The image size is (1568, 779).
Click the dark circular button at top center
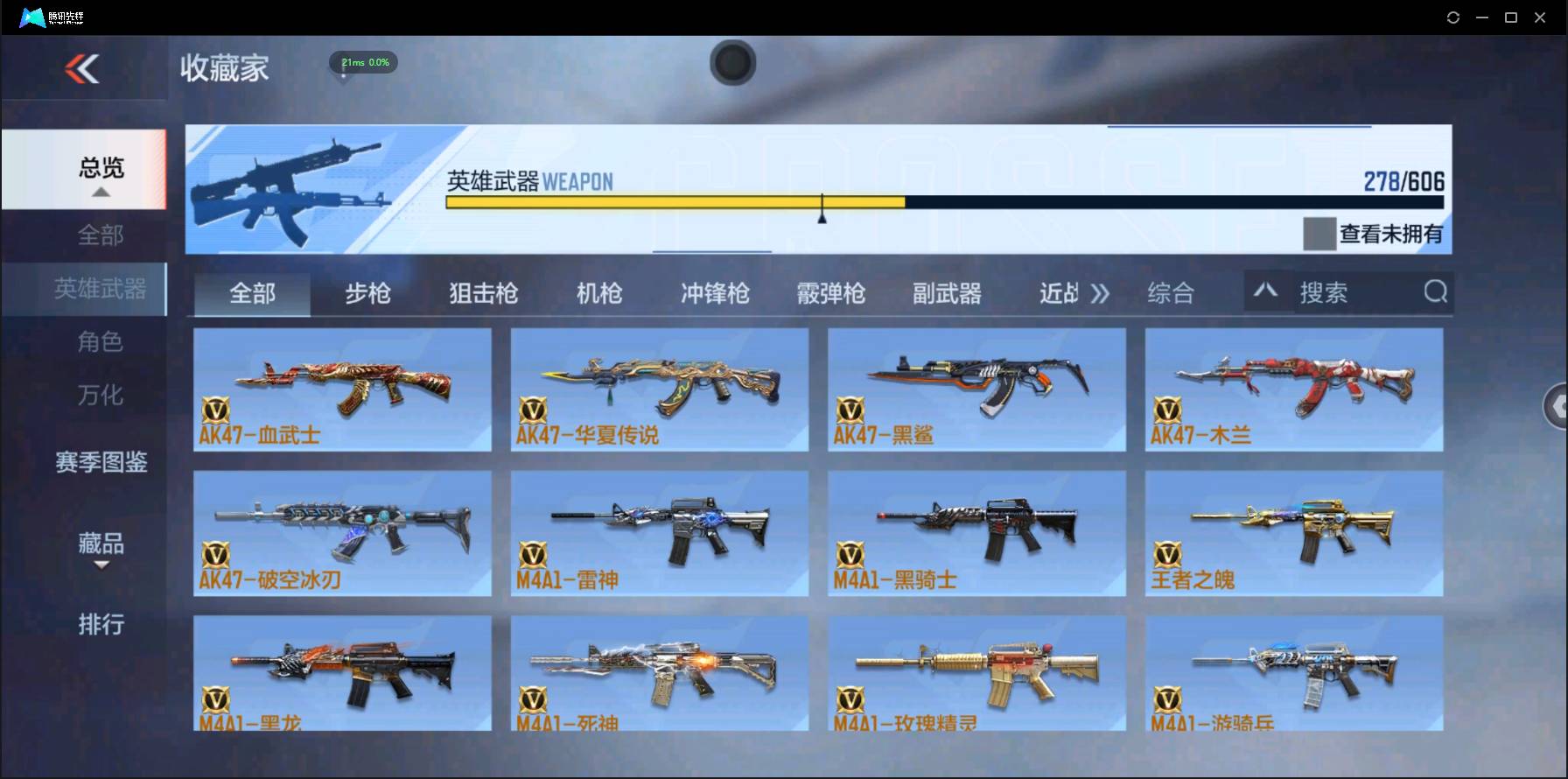tap(733, 63)
